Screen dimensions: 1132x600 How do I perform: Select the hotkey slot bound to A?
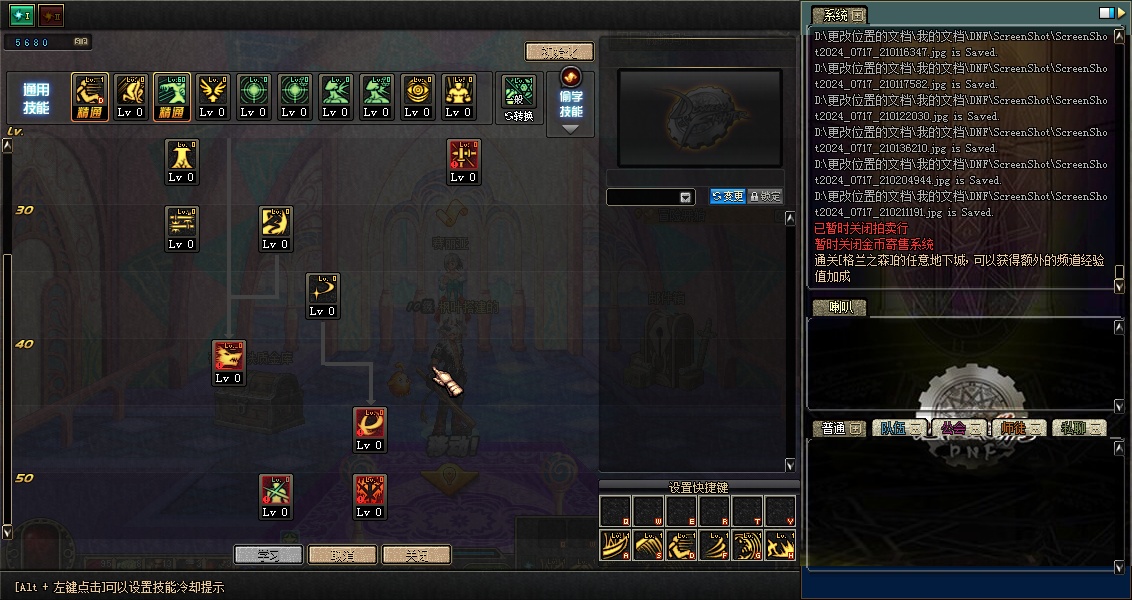click(x=616, y=544)
